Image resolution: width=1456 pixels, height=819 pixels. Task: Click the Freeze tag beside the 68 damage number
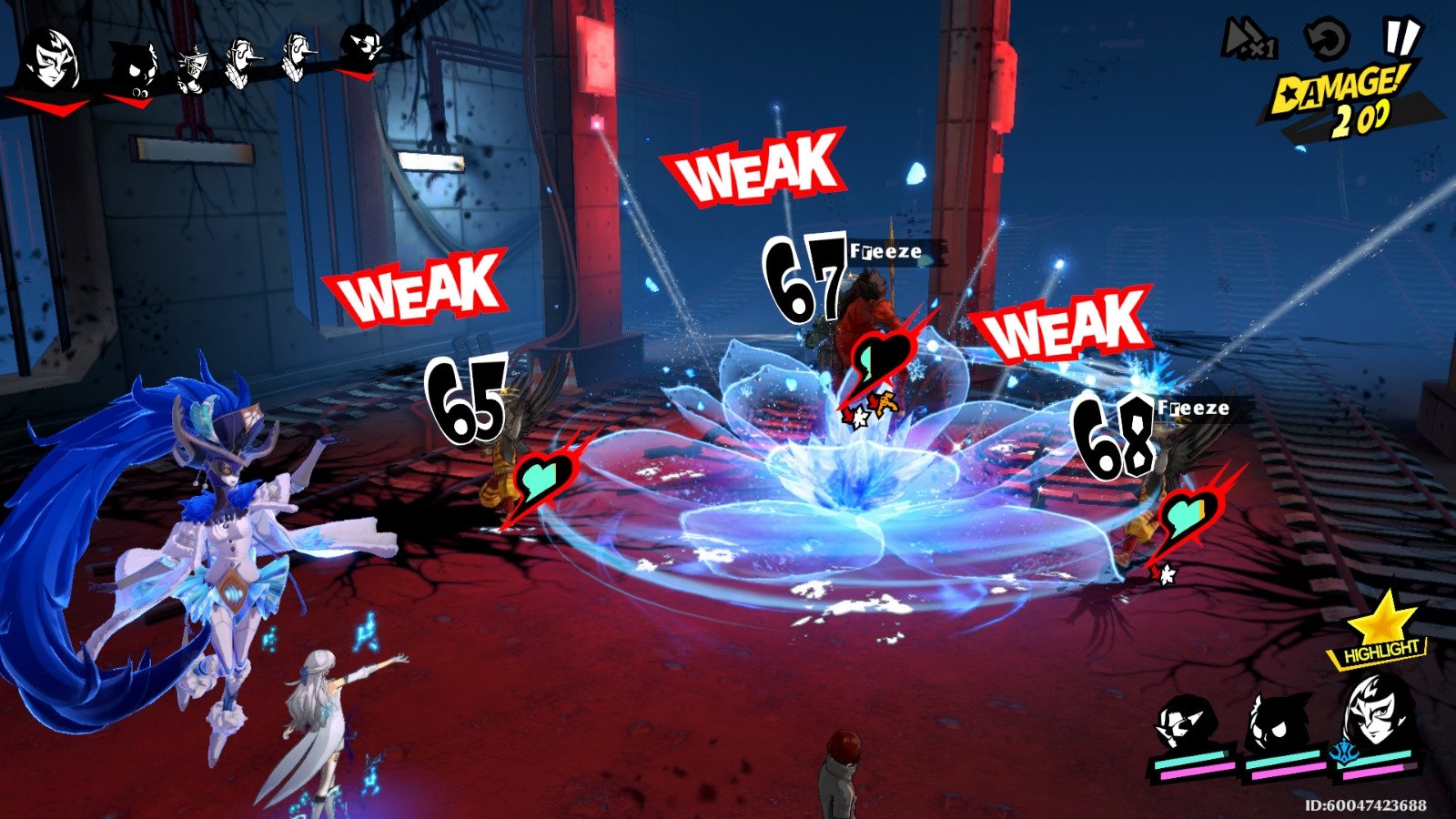[1194, 409]
